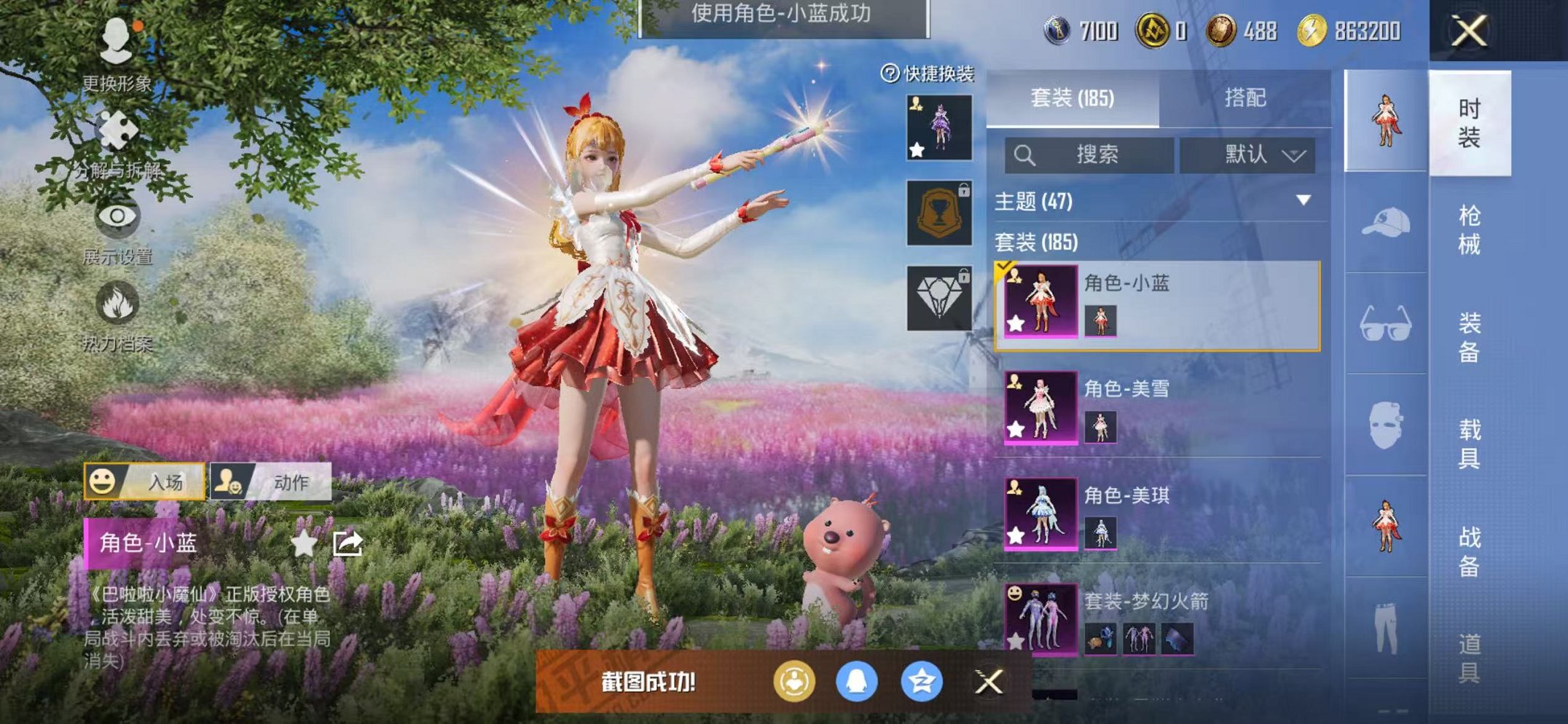The width and height of the screenshot is (1568, 724).
Task: Open the 默认 sort dropdown
Action: click(1248, 155)
